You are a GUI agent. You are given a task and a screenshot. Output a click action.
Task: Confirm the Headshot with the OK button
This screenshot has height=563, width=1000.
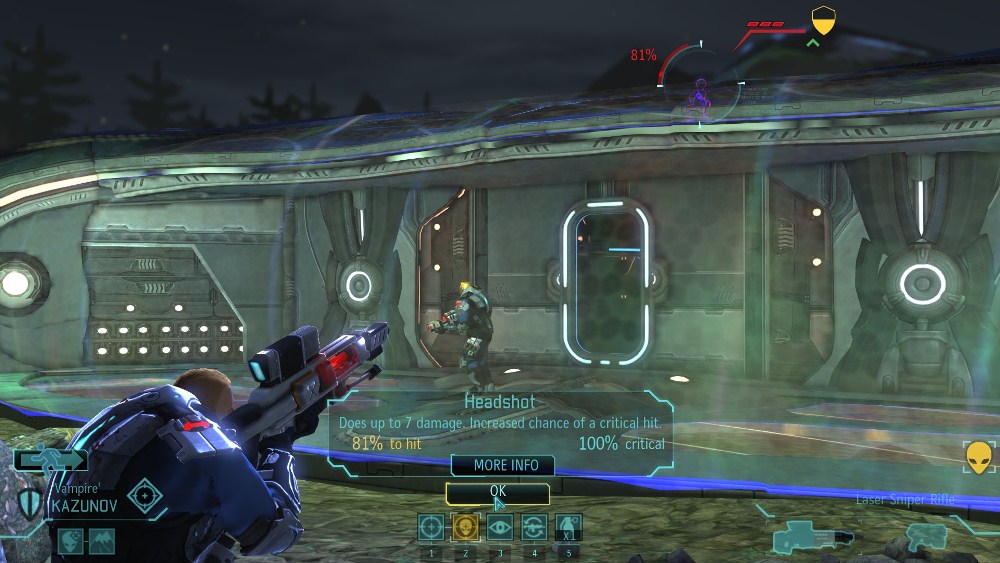click(x=498, y=492)
